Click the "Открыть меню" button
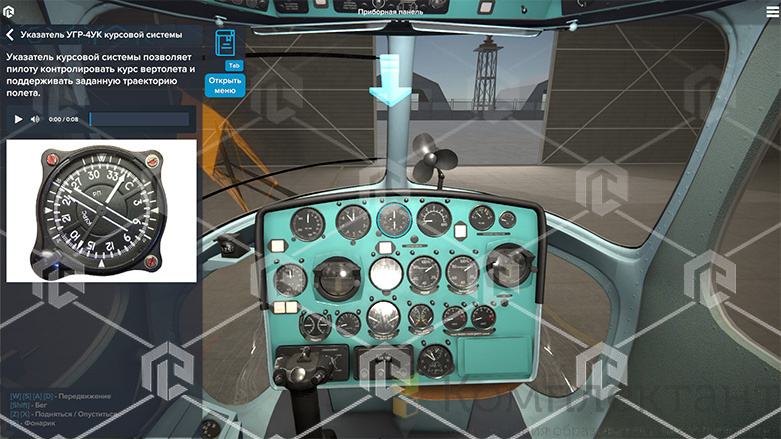781x439 pixels. [225, 84]
